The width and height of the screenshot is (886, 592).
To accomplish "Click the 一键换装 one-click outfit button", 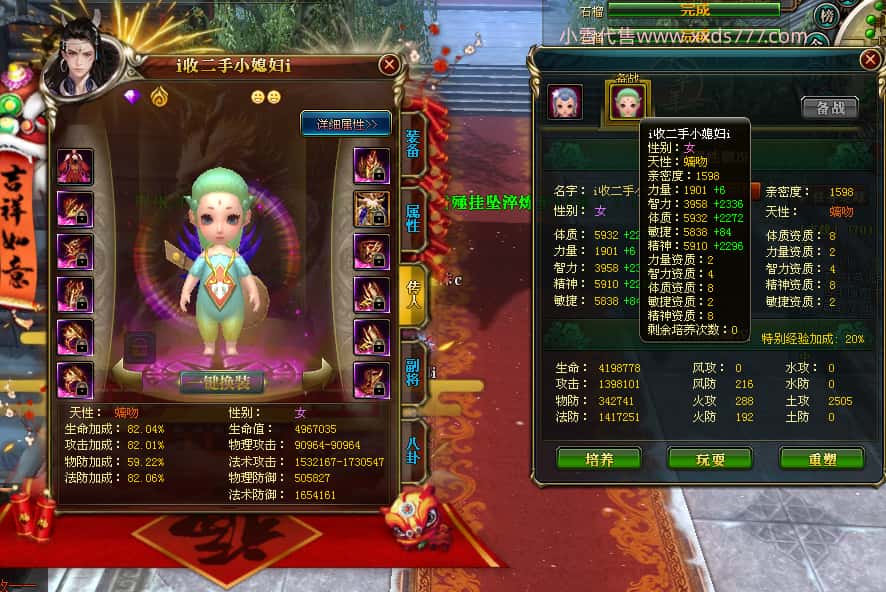I will (222, 381).
